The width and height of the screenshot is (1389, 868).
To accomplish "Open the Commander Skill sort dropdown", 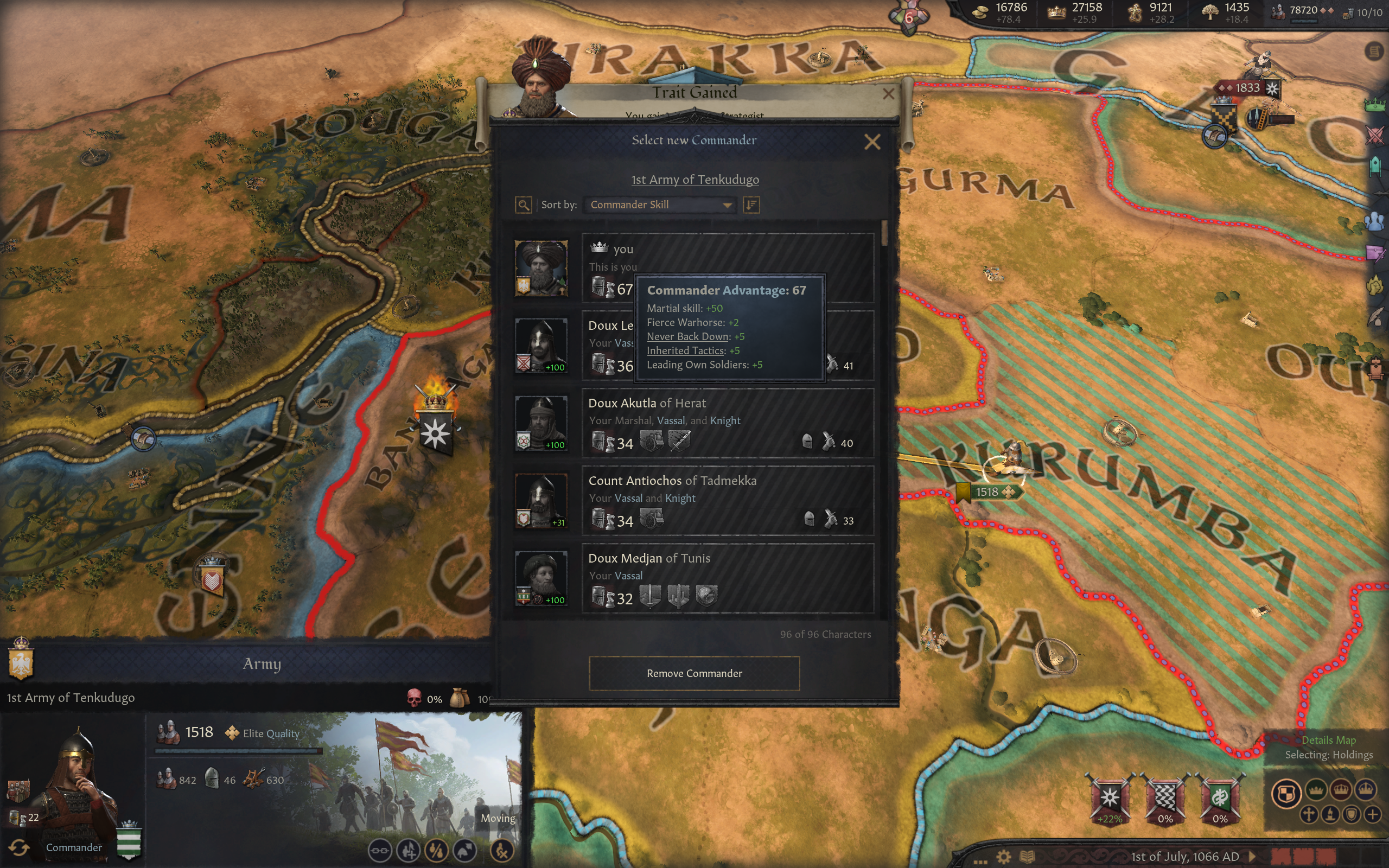I will point(660,205).
